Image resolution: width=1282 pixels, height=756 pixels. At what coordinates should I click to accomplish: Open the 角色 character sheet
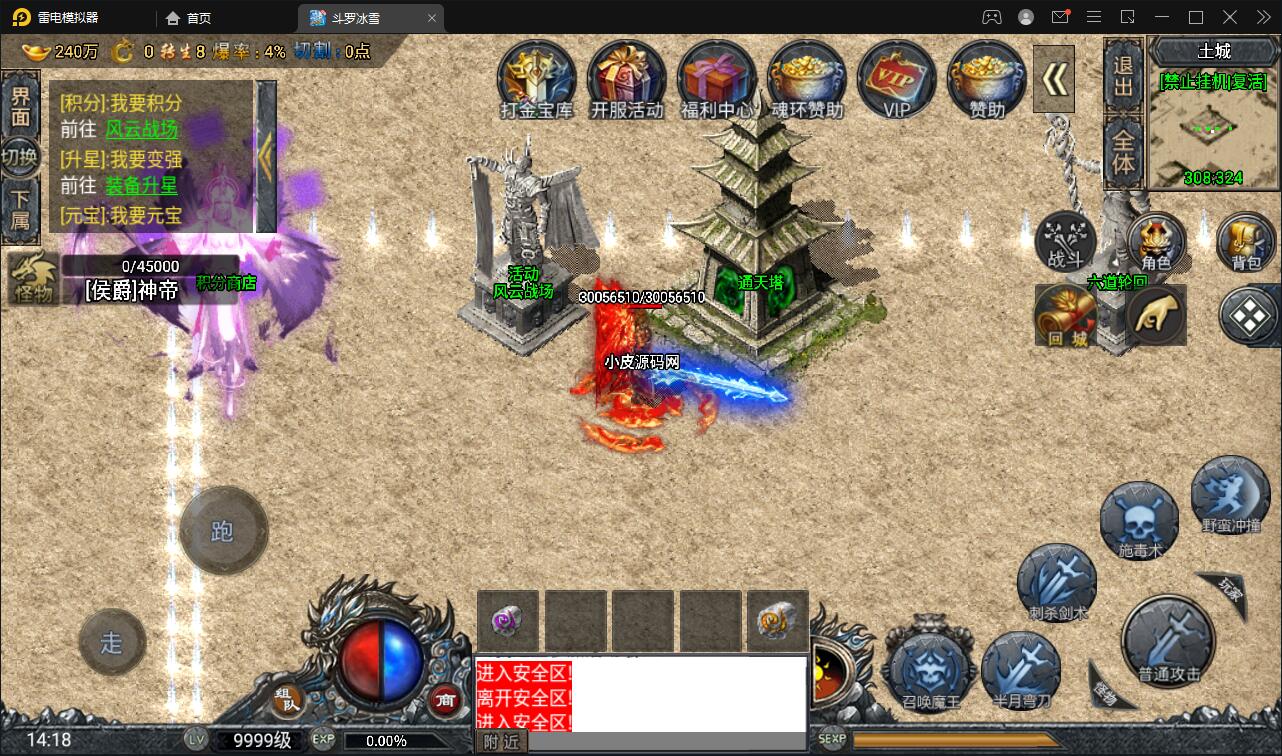click(1156, 243)
